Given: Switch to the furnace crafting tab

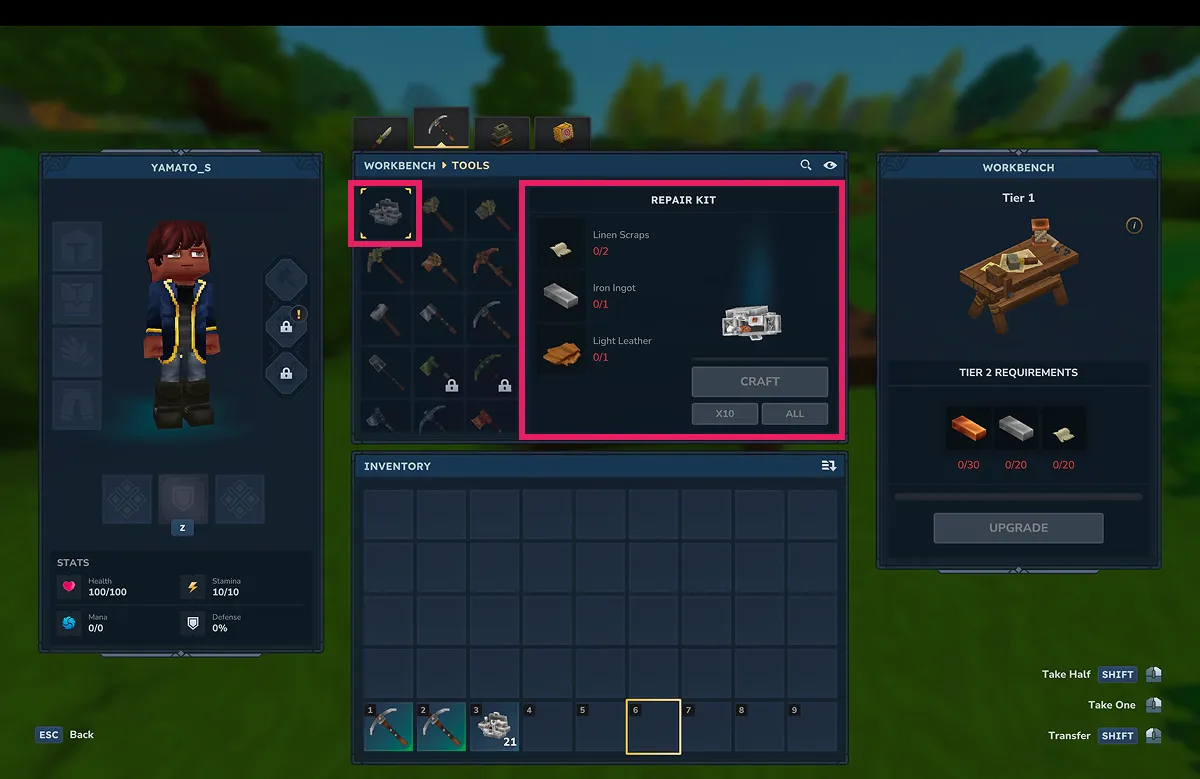Looking at the screenshot, I should (501, 134).
